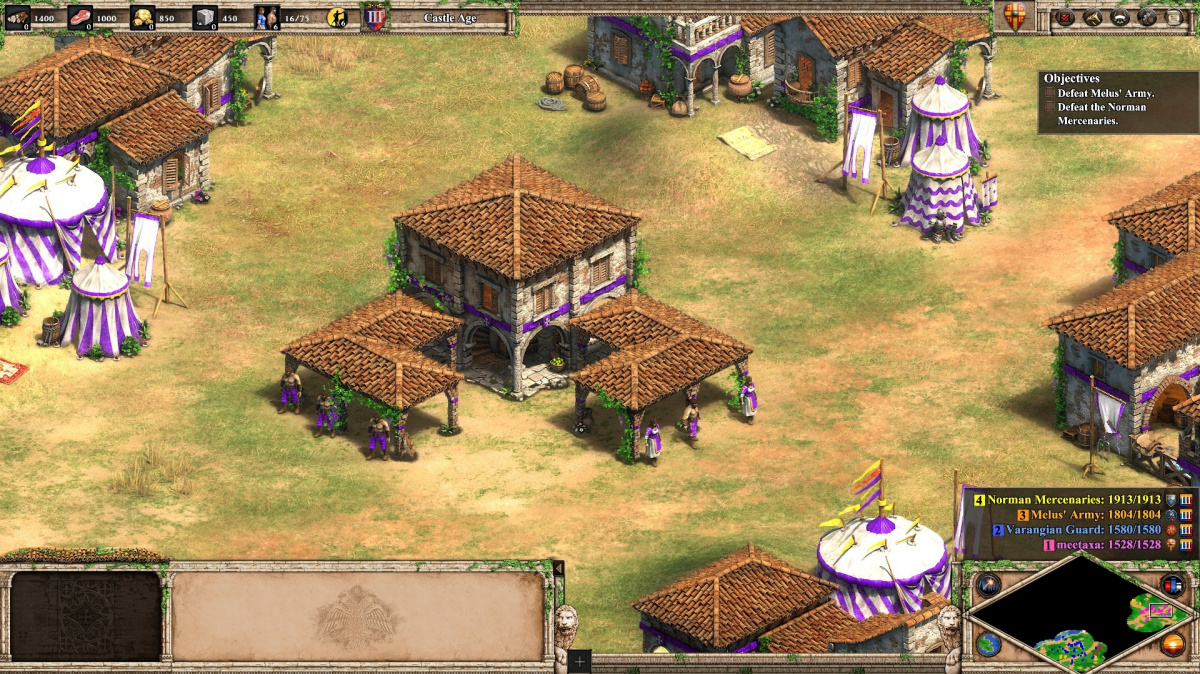Open the diplomacy horn button
Viewport: 1200px width, 674px height.
tap(1092, 17)
